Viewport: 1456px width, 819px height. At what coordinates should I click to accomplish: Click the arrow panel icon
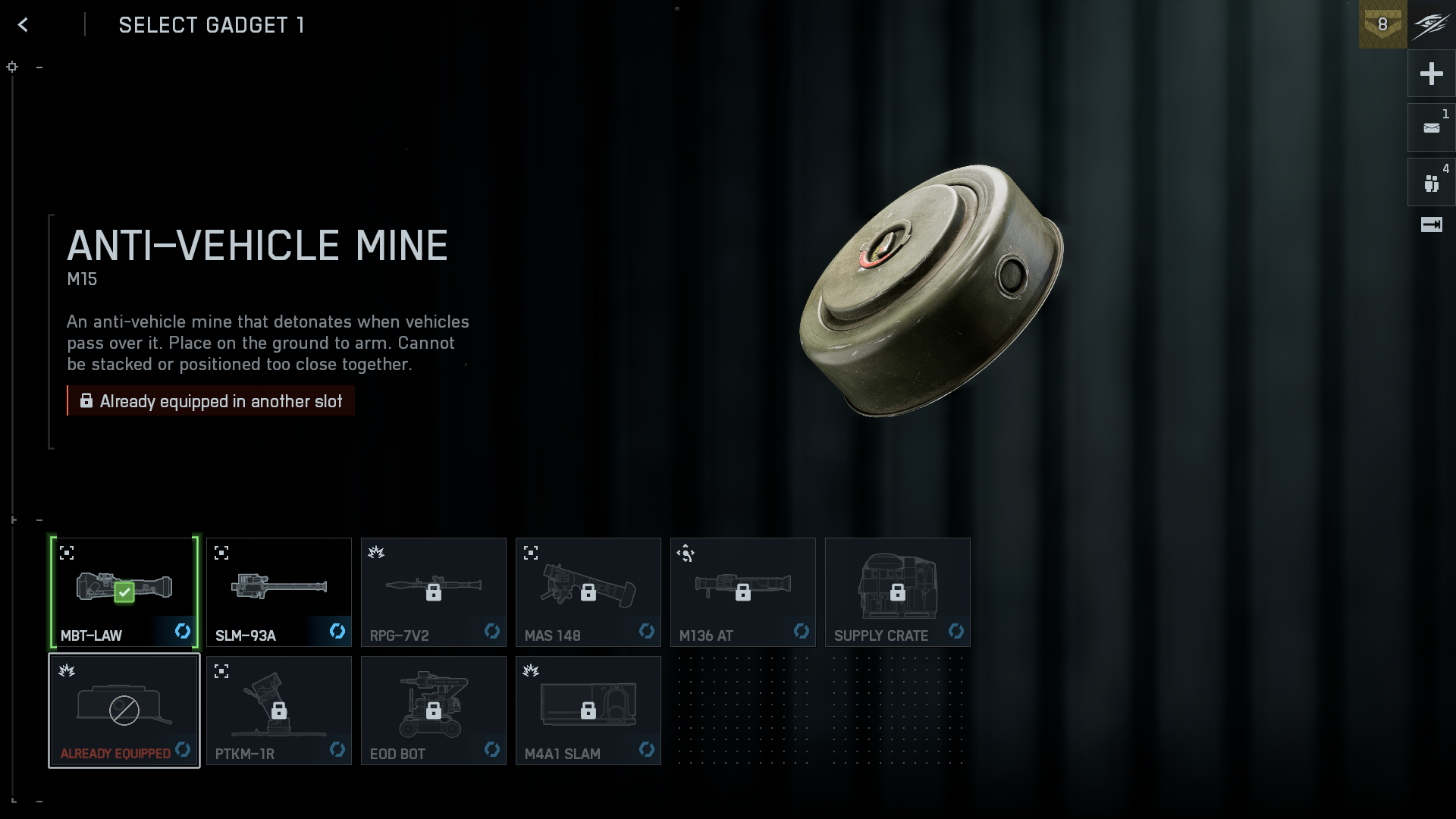[x=1431, y=224]
